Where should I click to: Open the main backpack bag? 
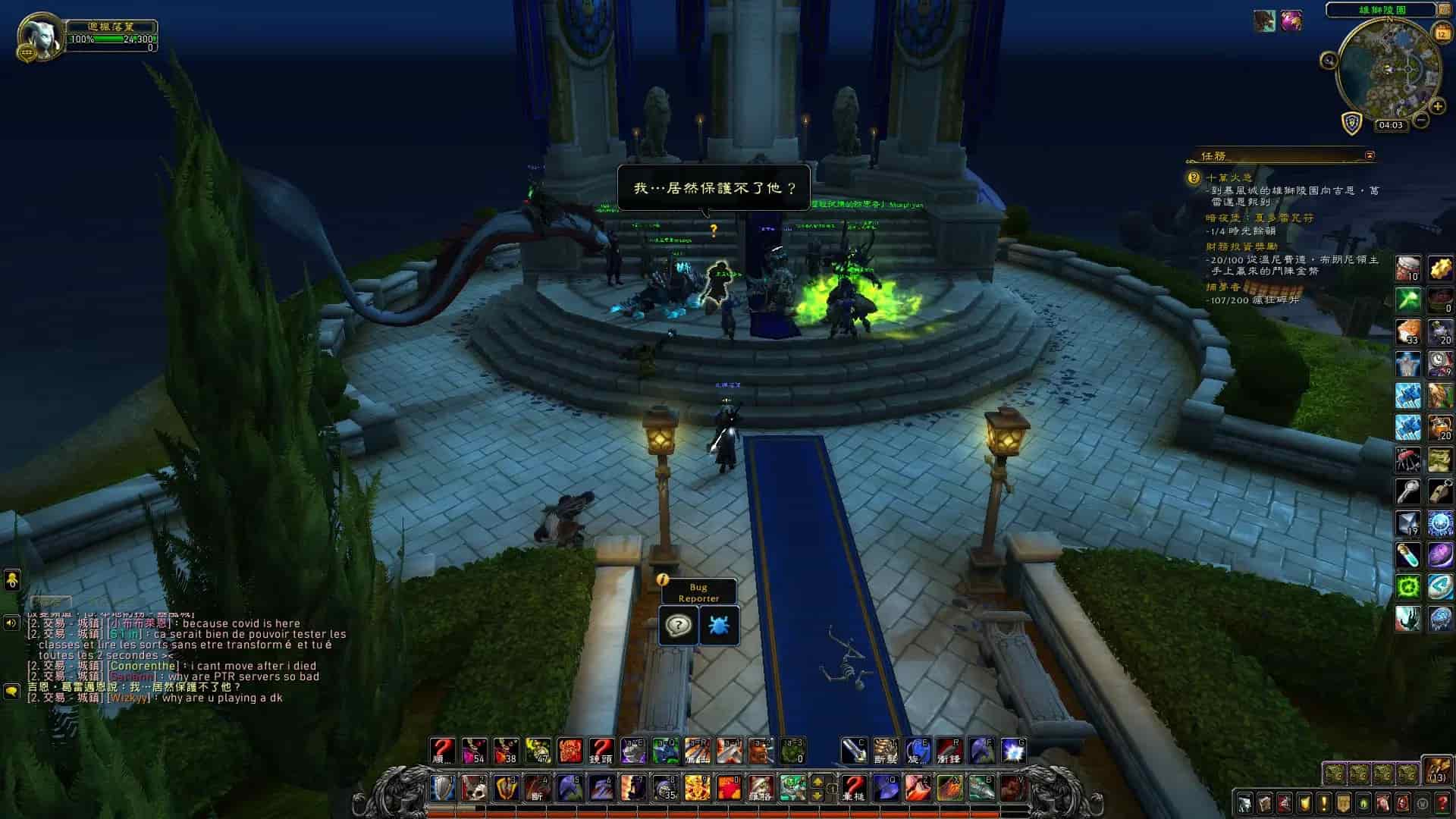[1436, 770]
